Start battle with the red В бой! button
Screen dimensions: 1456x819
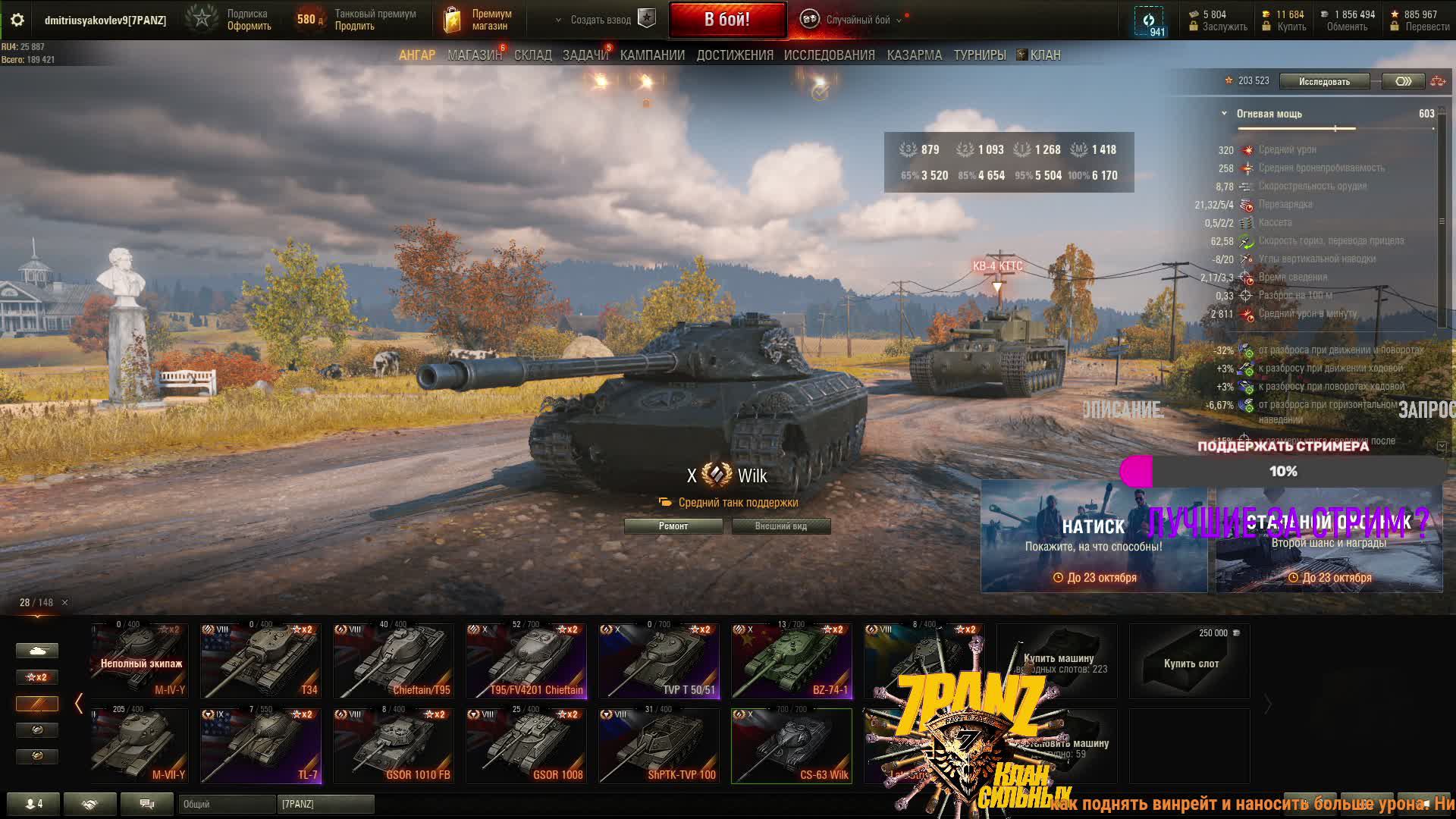(726, 20)
